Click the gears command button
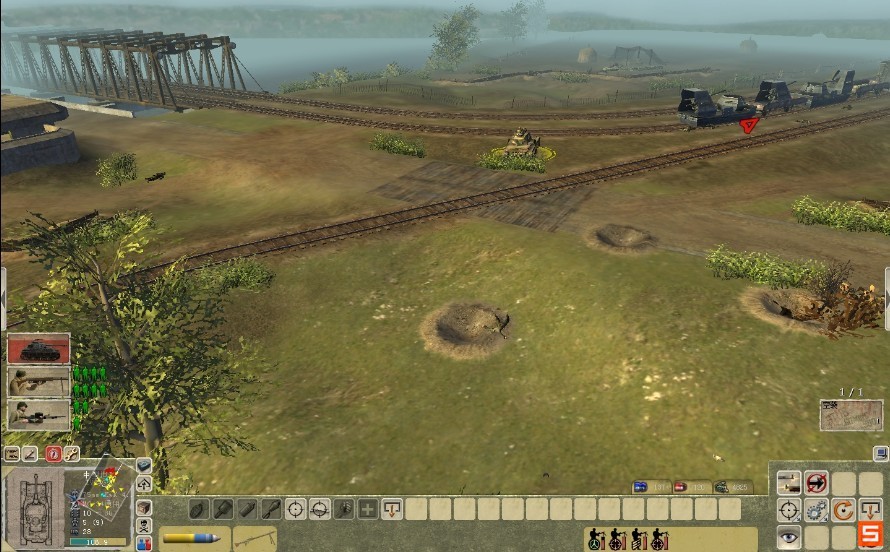The height and width of the screenshot is (552, 890). tap(817, 511)
